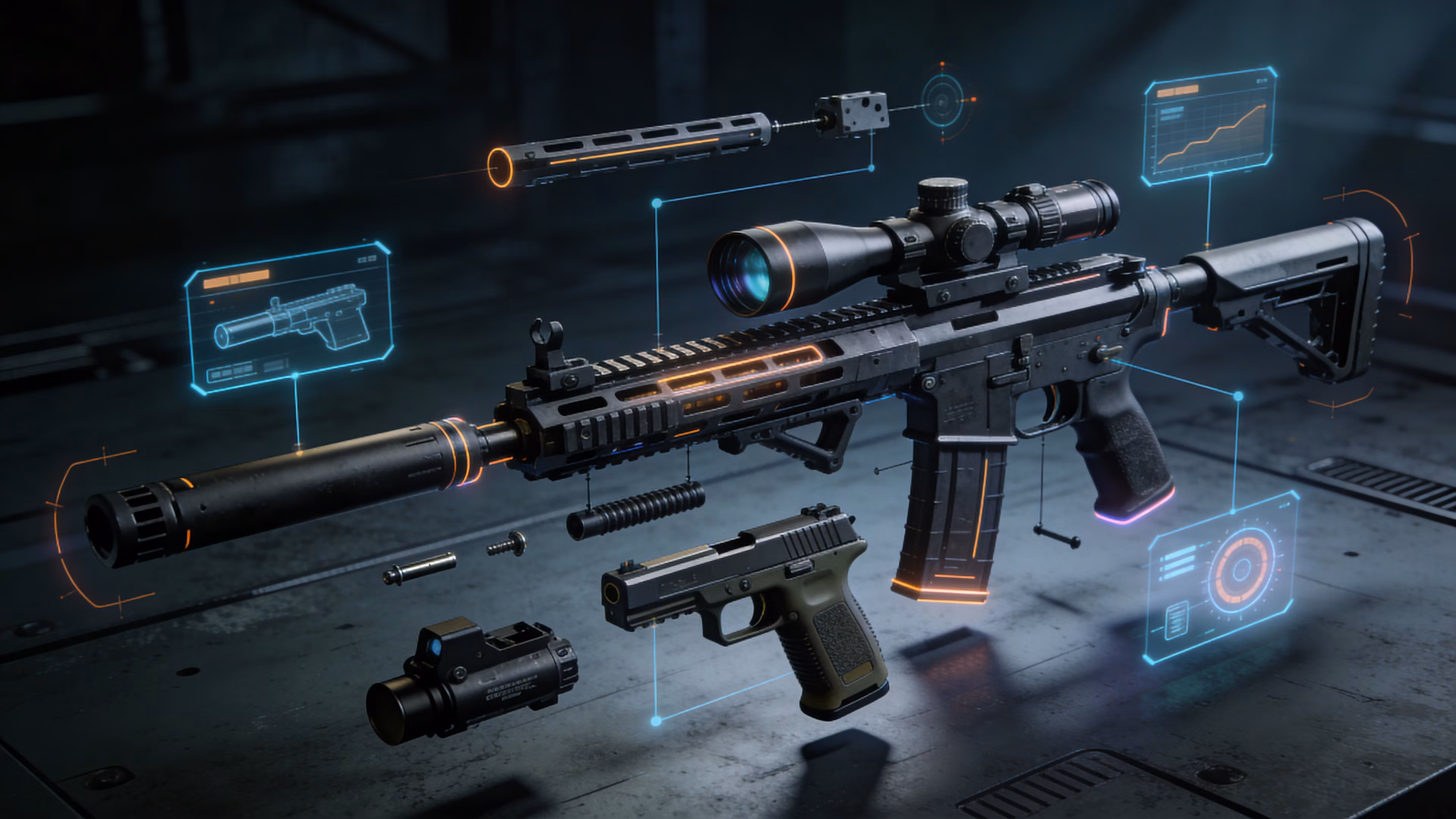Open the weapon blueprint hologram panel
The image size is (1456, 819).
tap(289, 318)
